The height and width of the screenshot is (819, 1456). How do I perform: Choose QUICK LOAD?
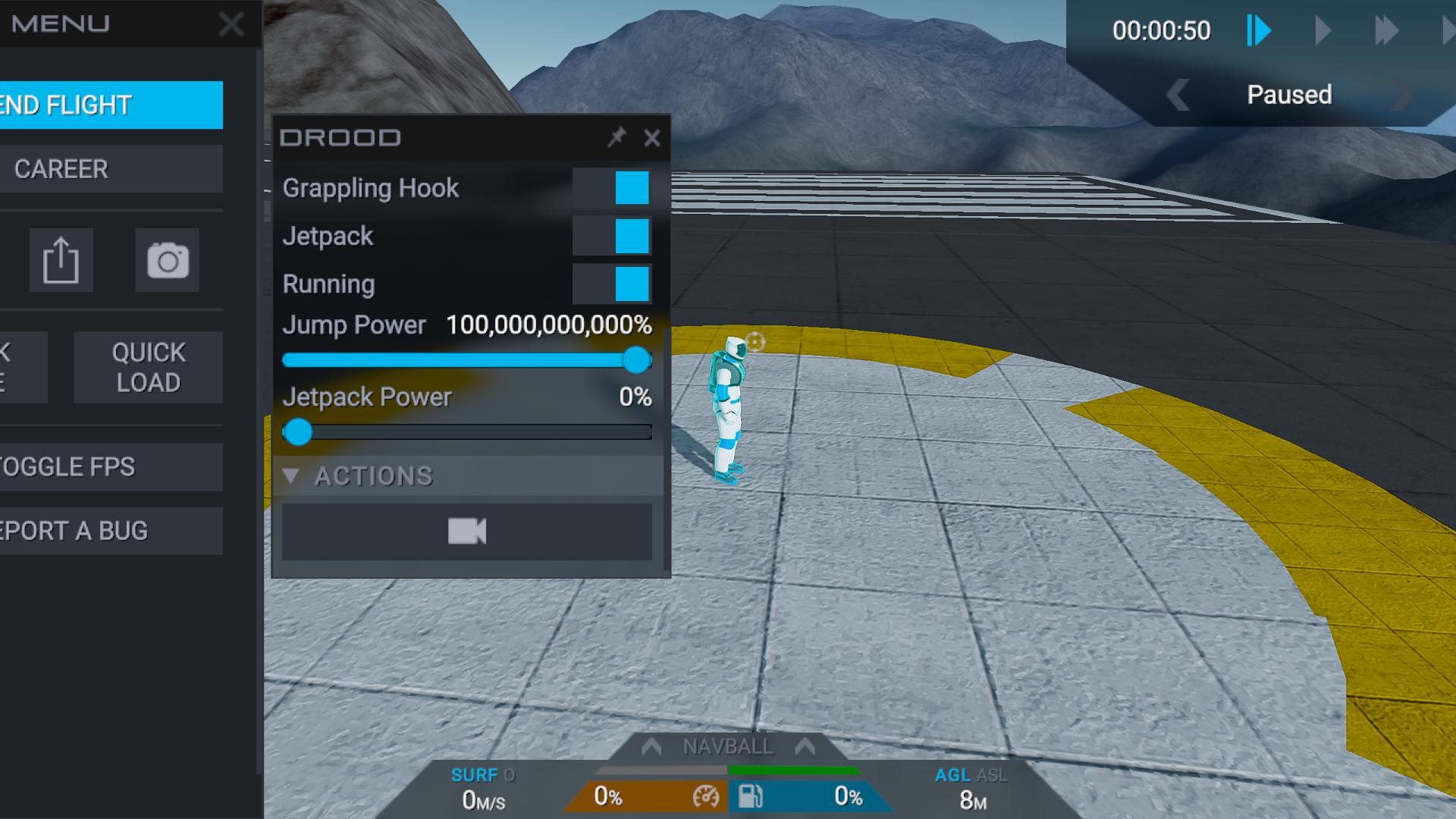pos(149,368)
